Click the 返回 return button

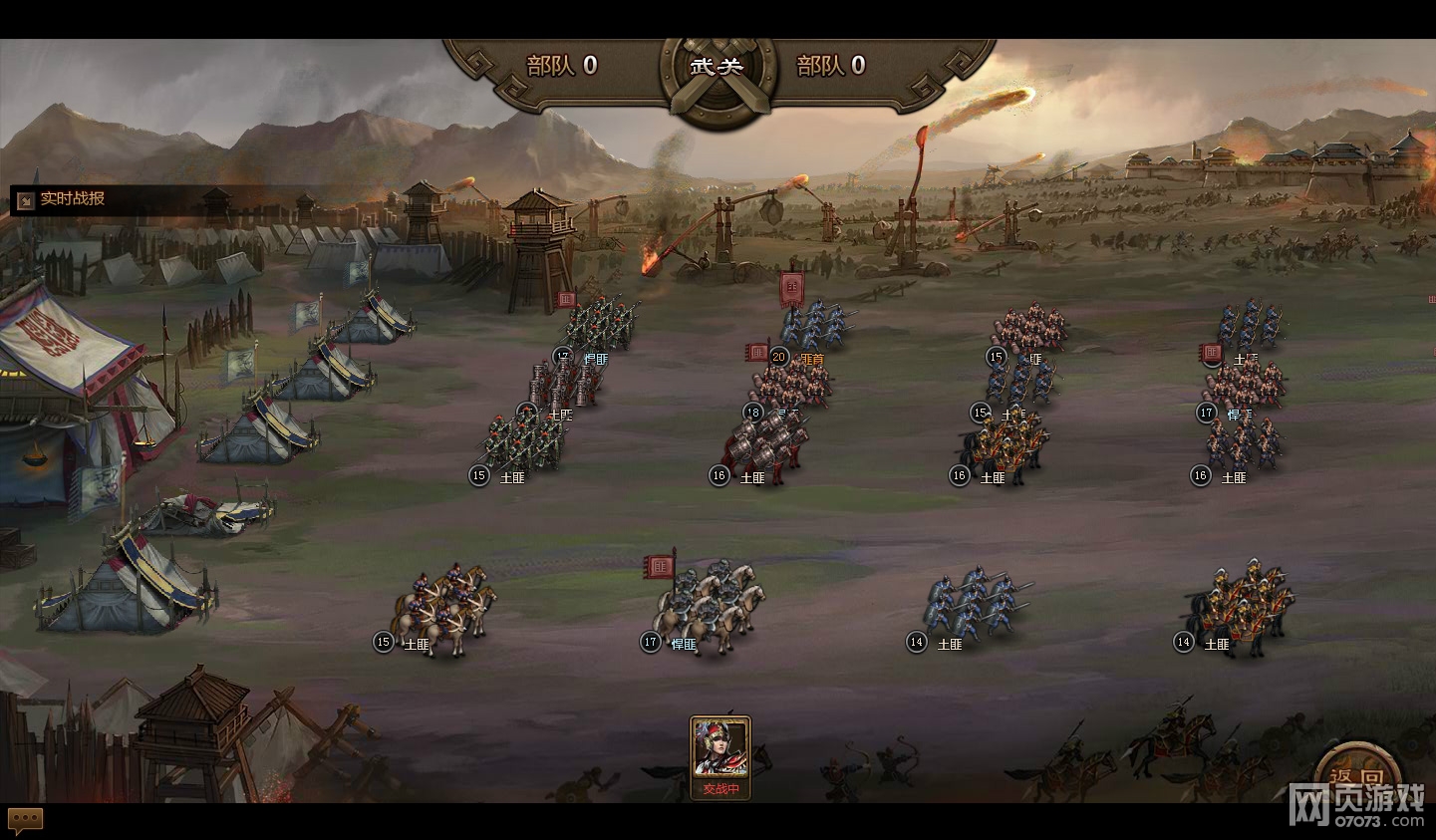(1355, 777)
